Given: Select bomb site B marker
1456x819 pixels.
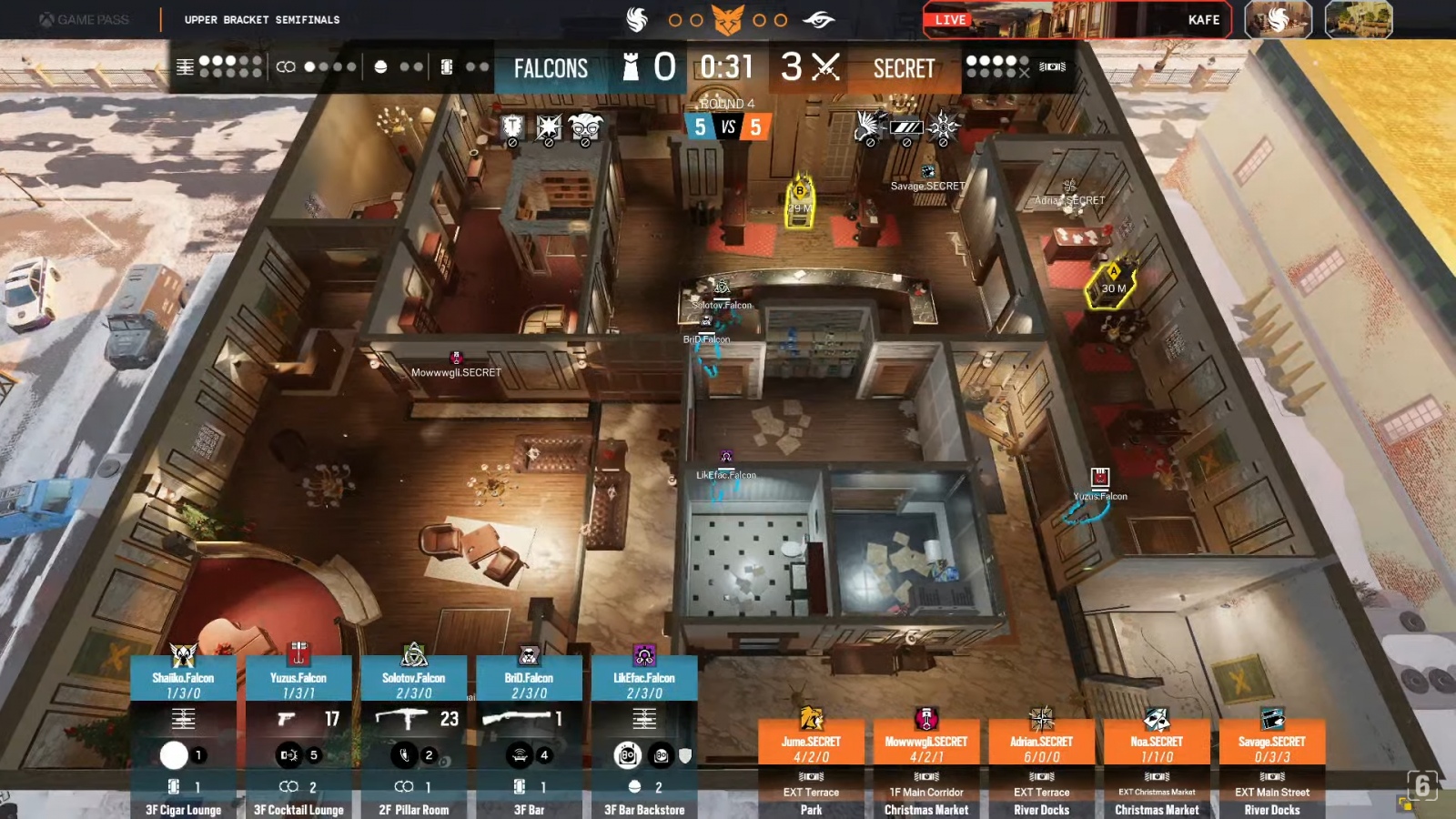Looking at the screenshot, I should click(800, 200).
